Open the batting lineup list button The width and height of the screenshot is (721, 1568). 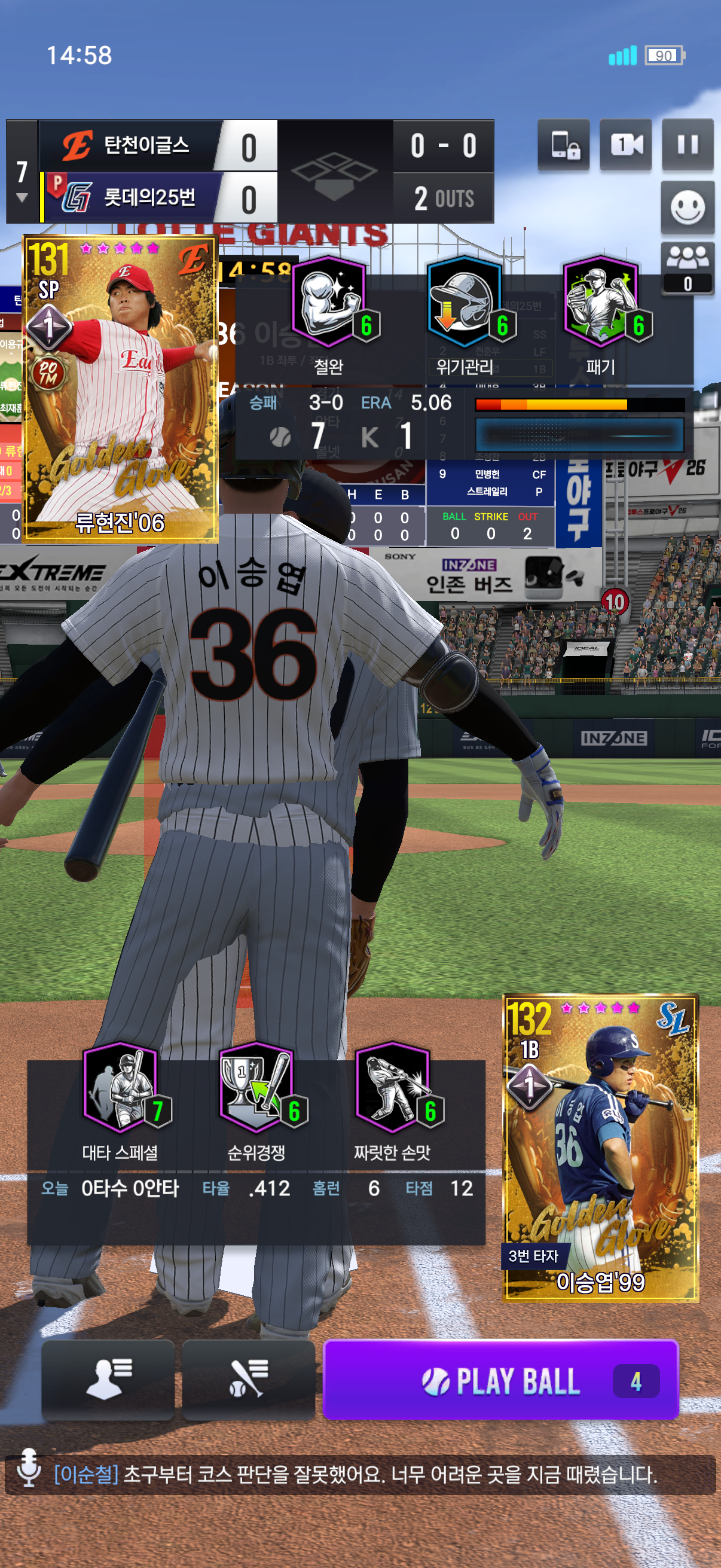[x=248, y=1379]
